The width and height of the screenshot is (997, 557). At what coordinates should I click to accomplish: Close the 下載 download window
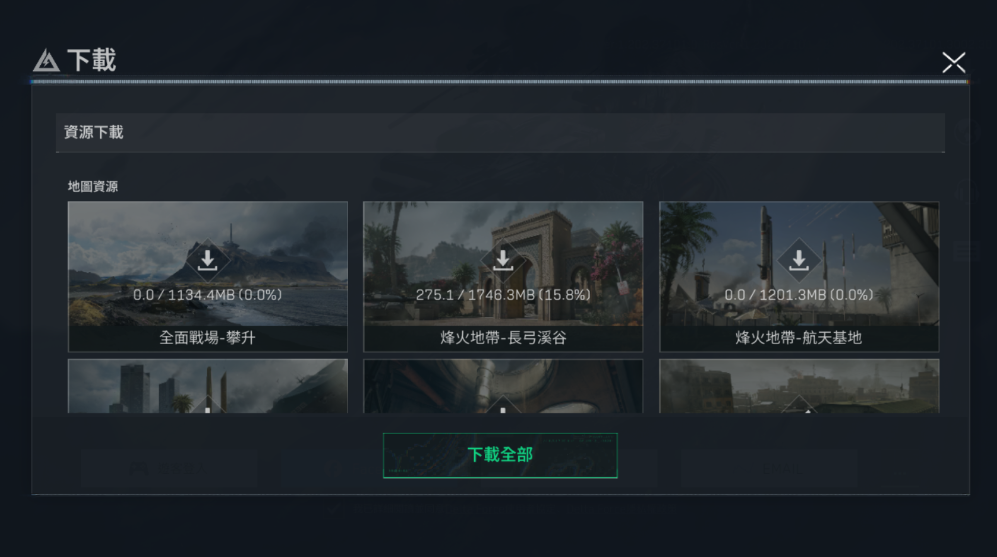(953, 63)
